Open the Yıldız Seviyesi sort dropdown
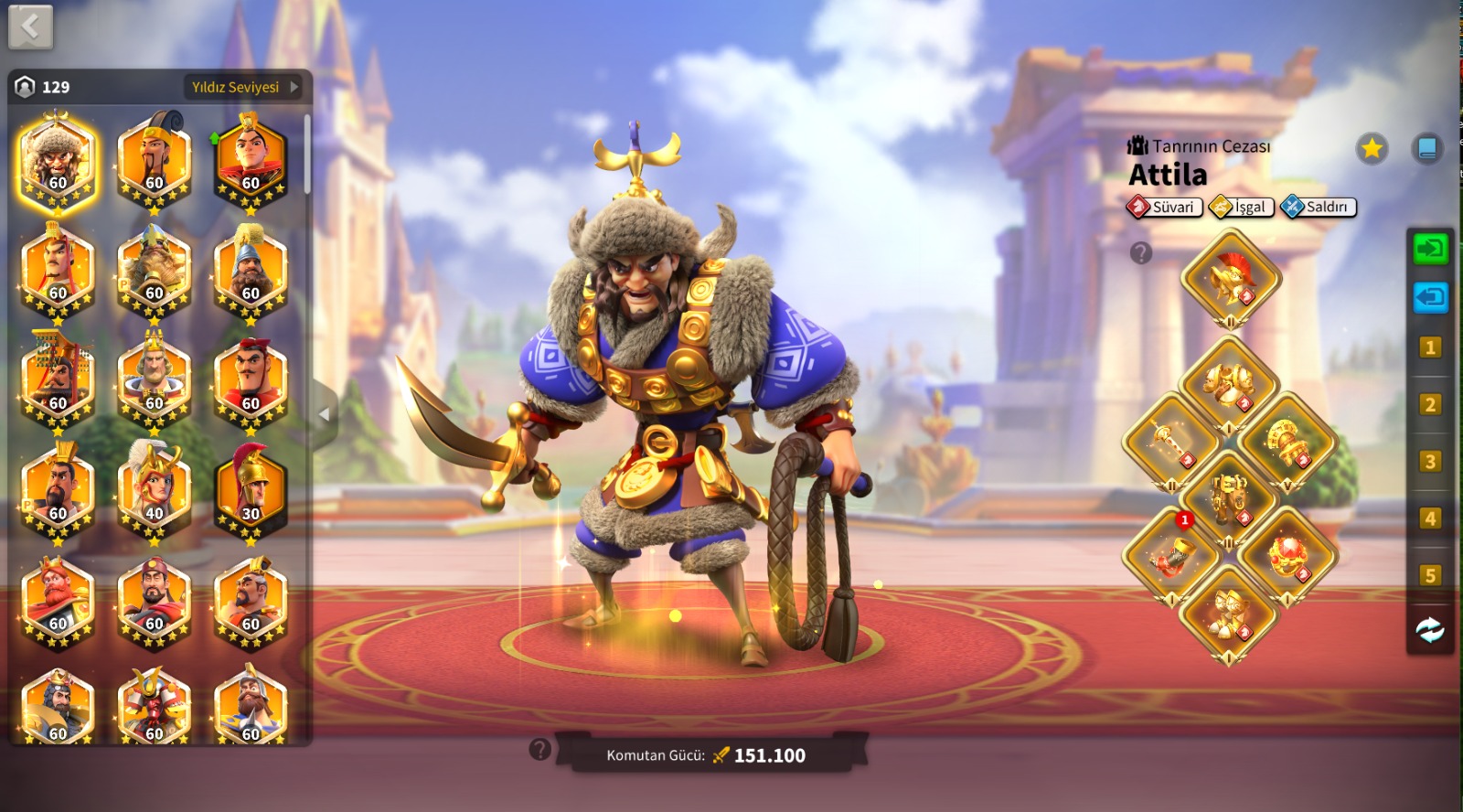Image resolution: width=1463 pixels, height=812 pixels. click(x=243, y=87)
